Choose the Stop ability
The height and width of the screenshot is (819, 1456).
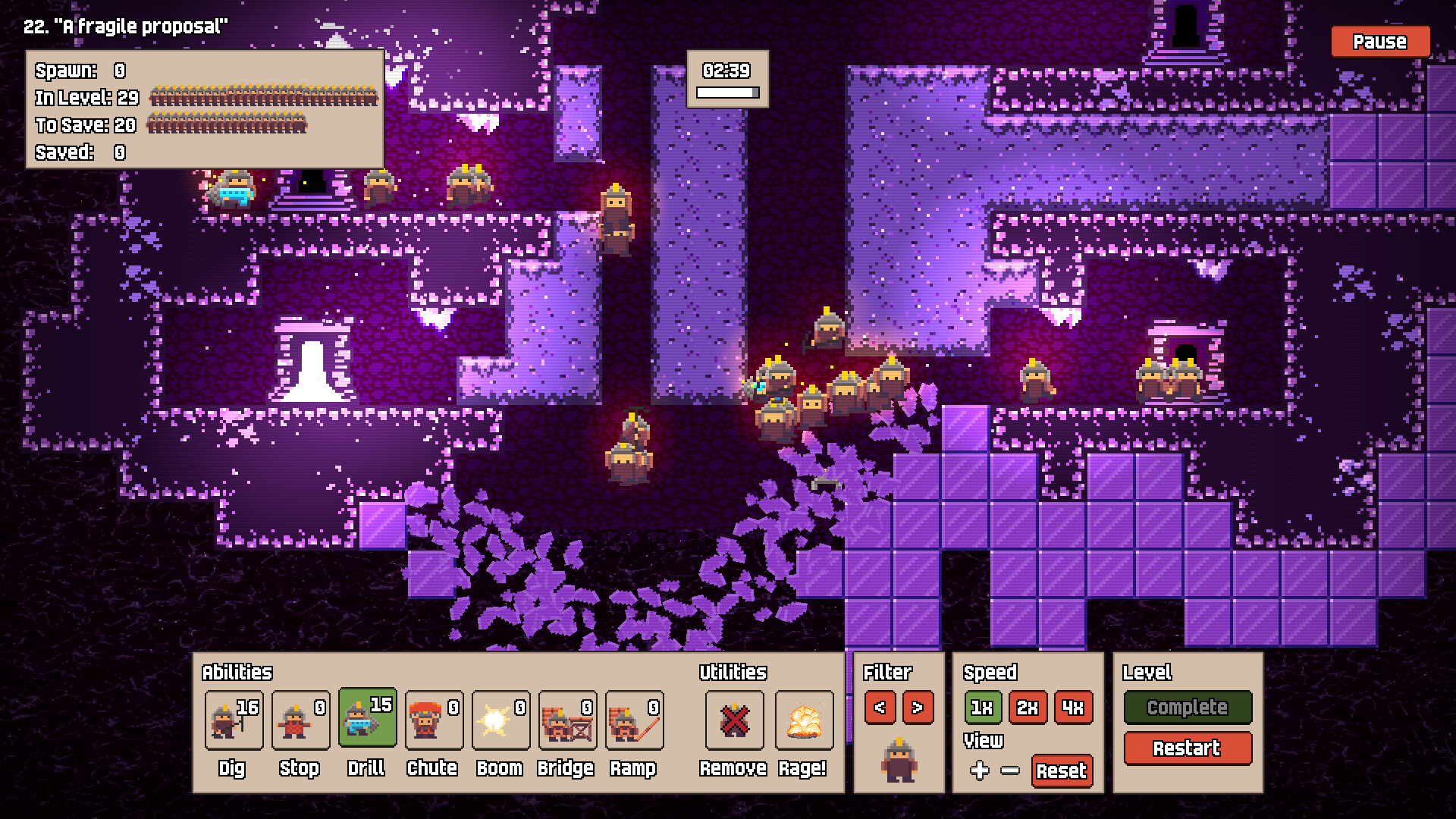click(x=300, y=720)
